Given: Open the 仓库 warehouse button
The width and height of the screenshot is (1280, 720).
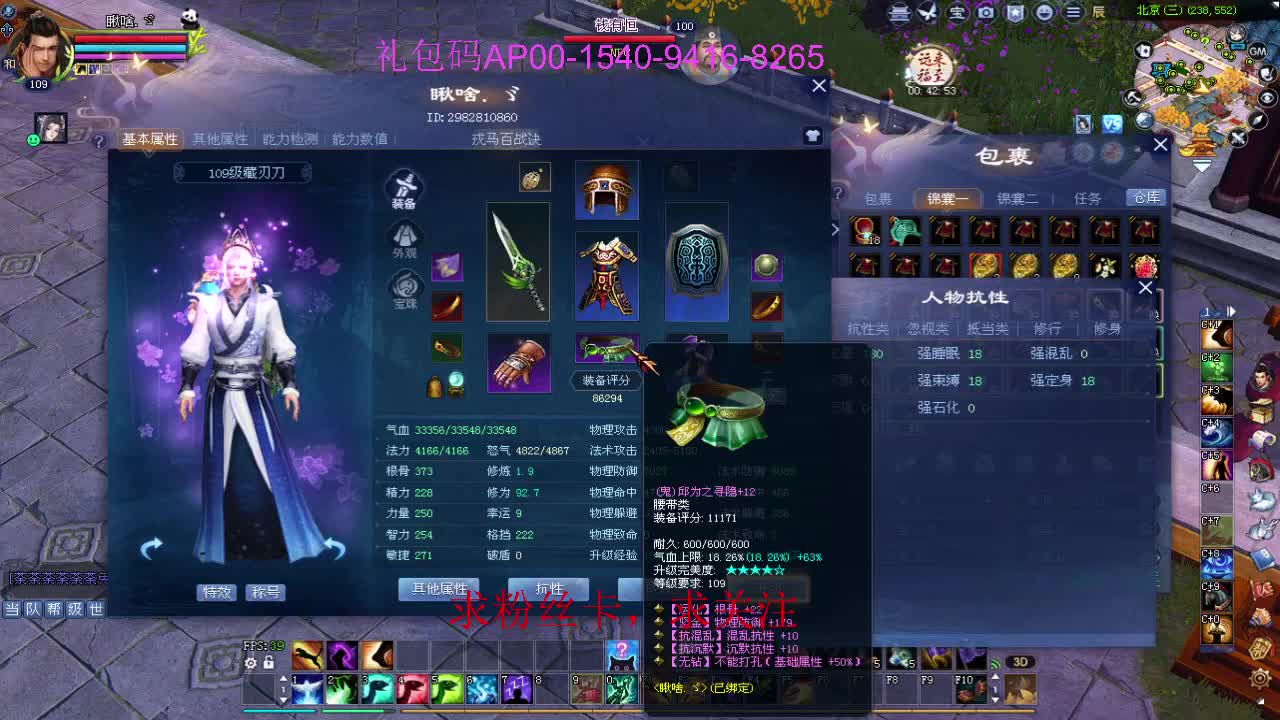Looking at the screenshot, I should [1146, 198].
